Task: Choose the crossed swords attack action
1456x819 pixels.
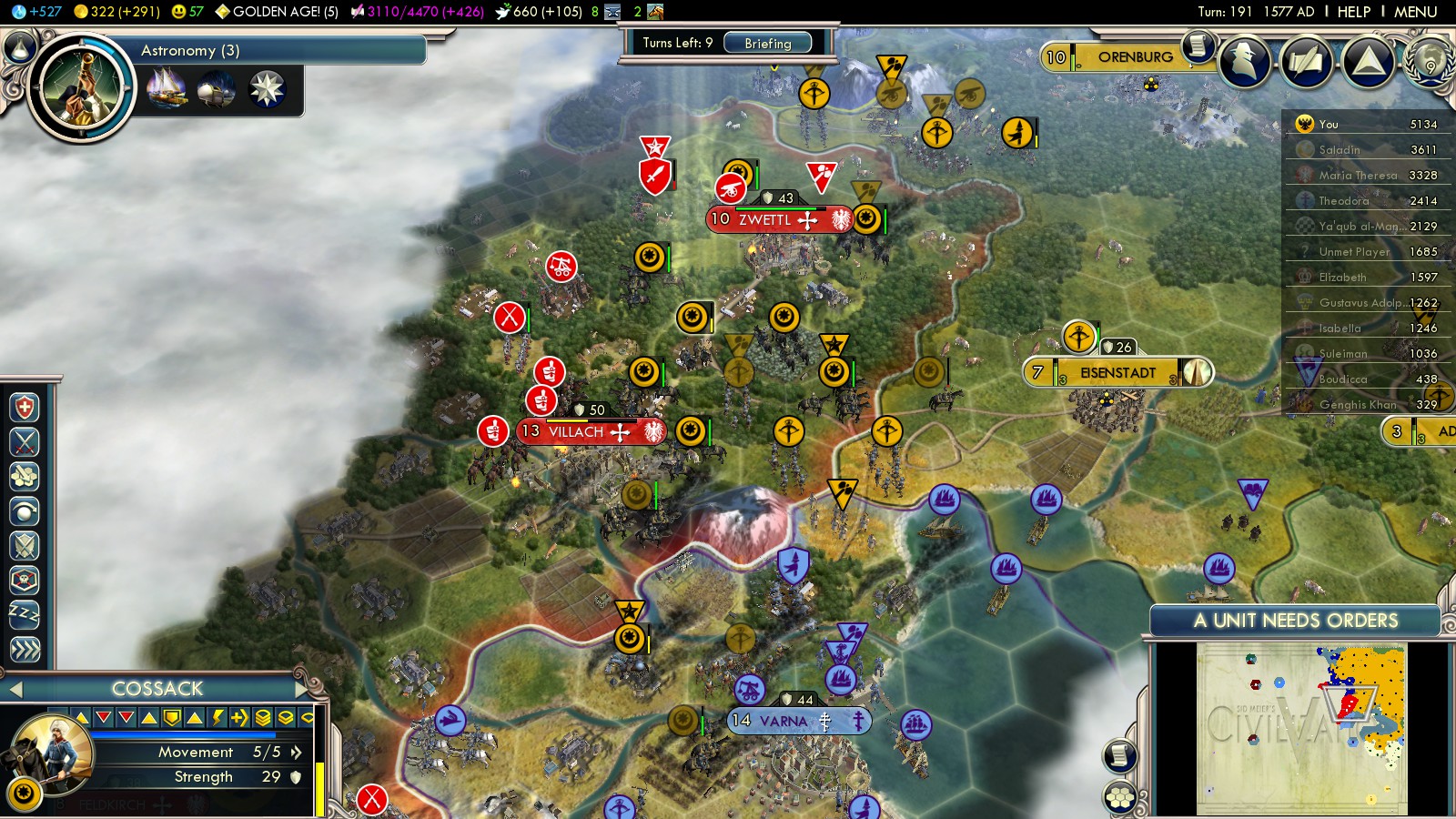Action: coord(25,441)
